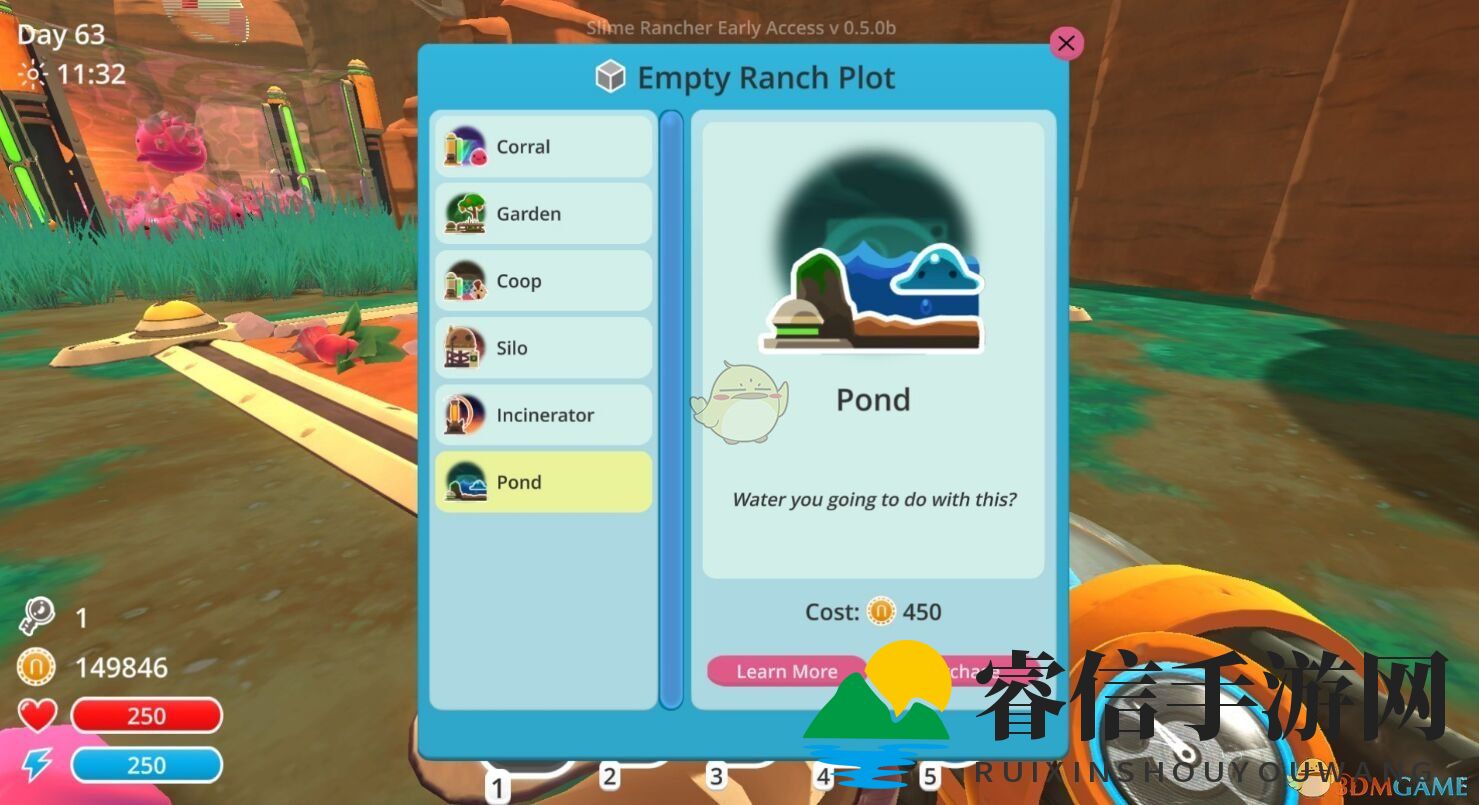Image resolution: width=1479 pixels, height=805 pixels.
Task: Select the Silo plot option
Action: (x=543, y=348)
